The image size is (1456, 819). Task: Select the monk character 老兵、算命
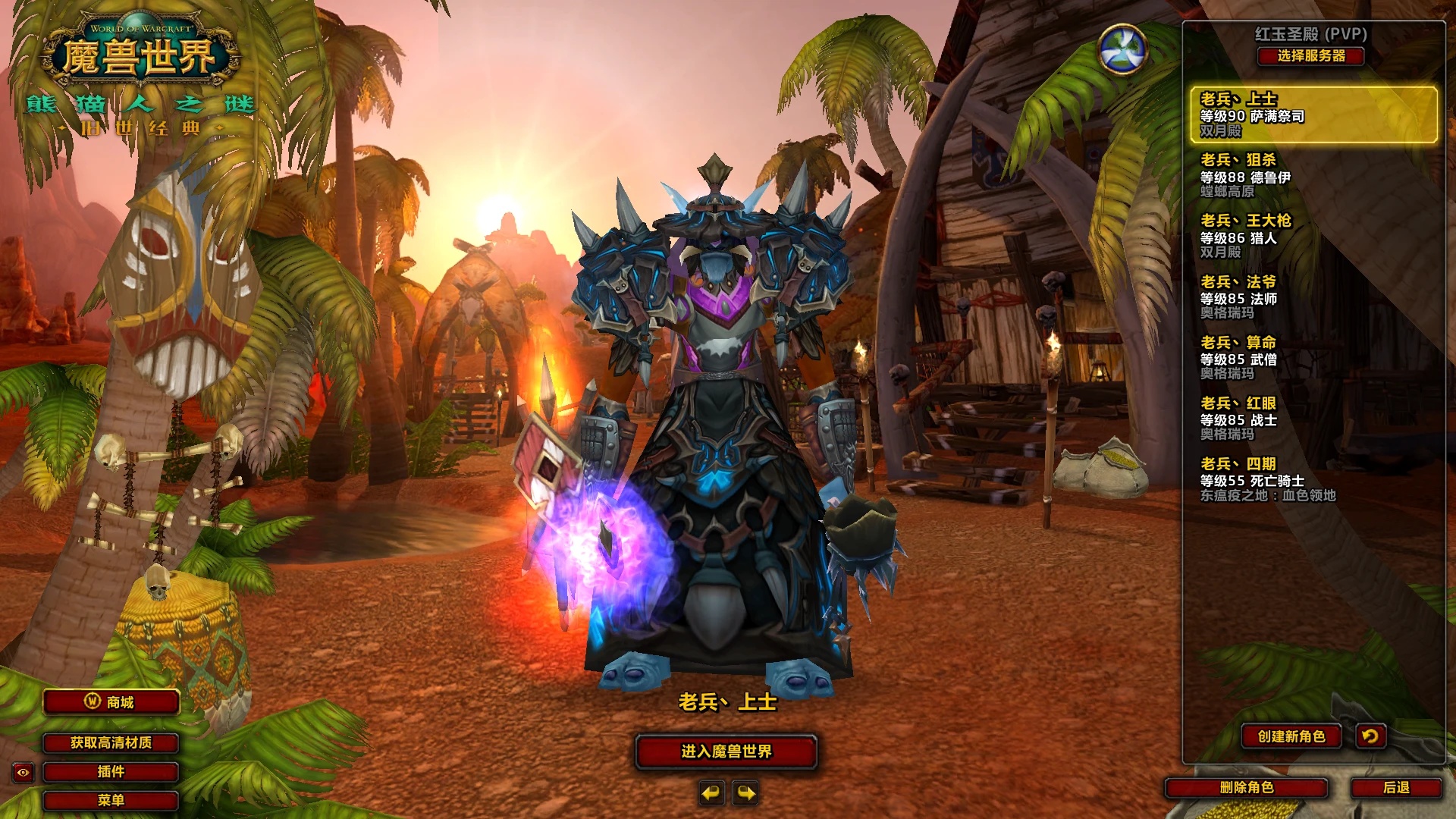point(1313,357)
